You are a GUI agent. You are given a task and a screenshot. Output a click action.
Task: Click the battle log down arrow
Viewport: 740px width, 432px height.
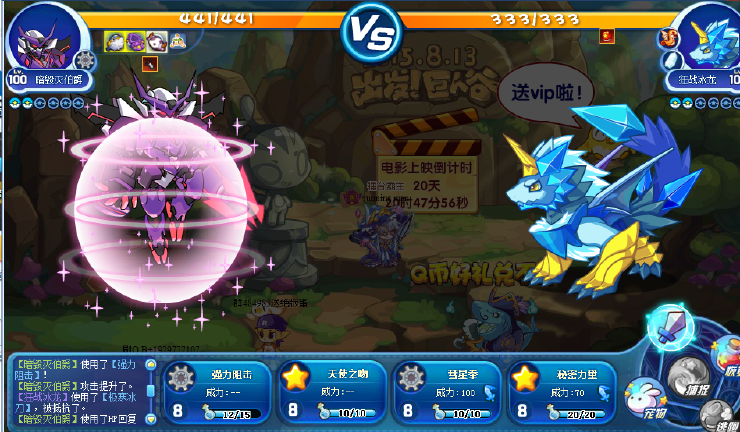(151, 417)
